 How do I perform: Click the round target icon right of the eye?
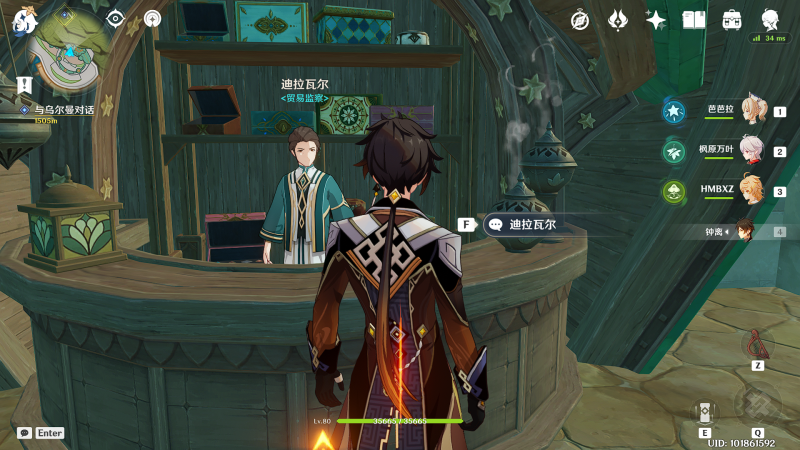[x=152, y=18]
